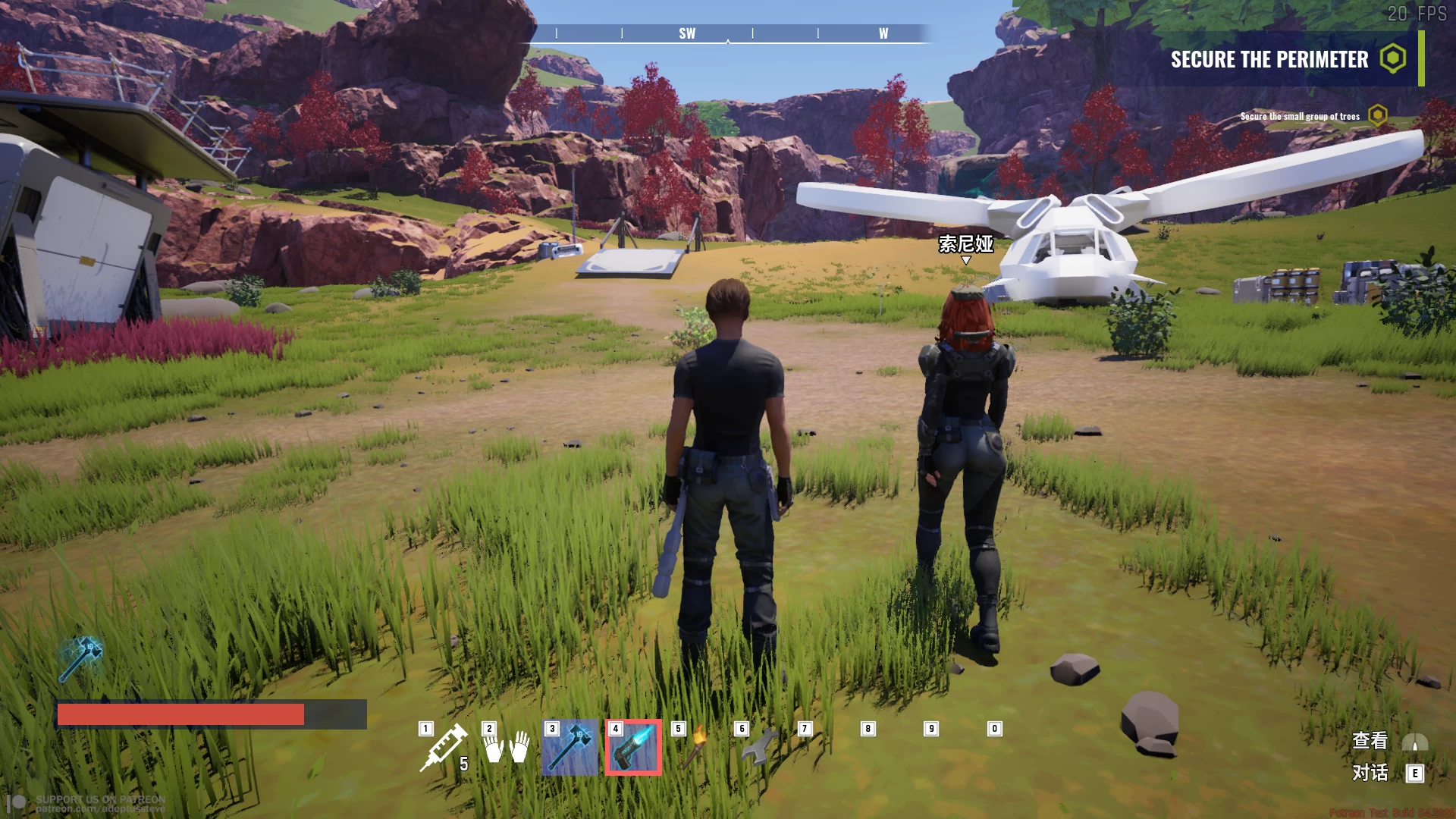Equip the burning torch from the hotbar
This screenshot has height=819, width=1456.
[x=696, y=748]
